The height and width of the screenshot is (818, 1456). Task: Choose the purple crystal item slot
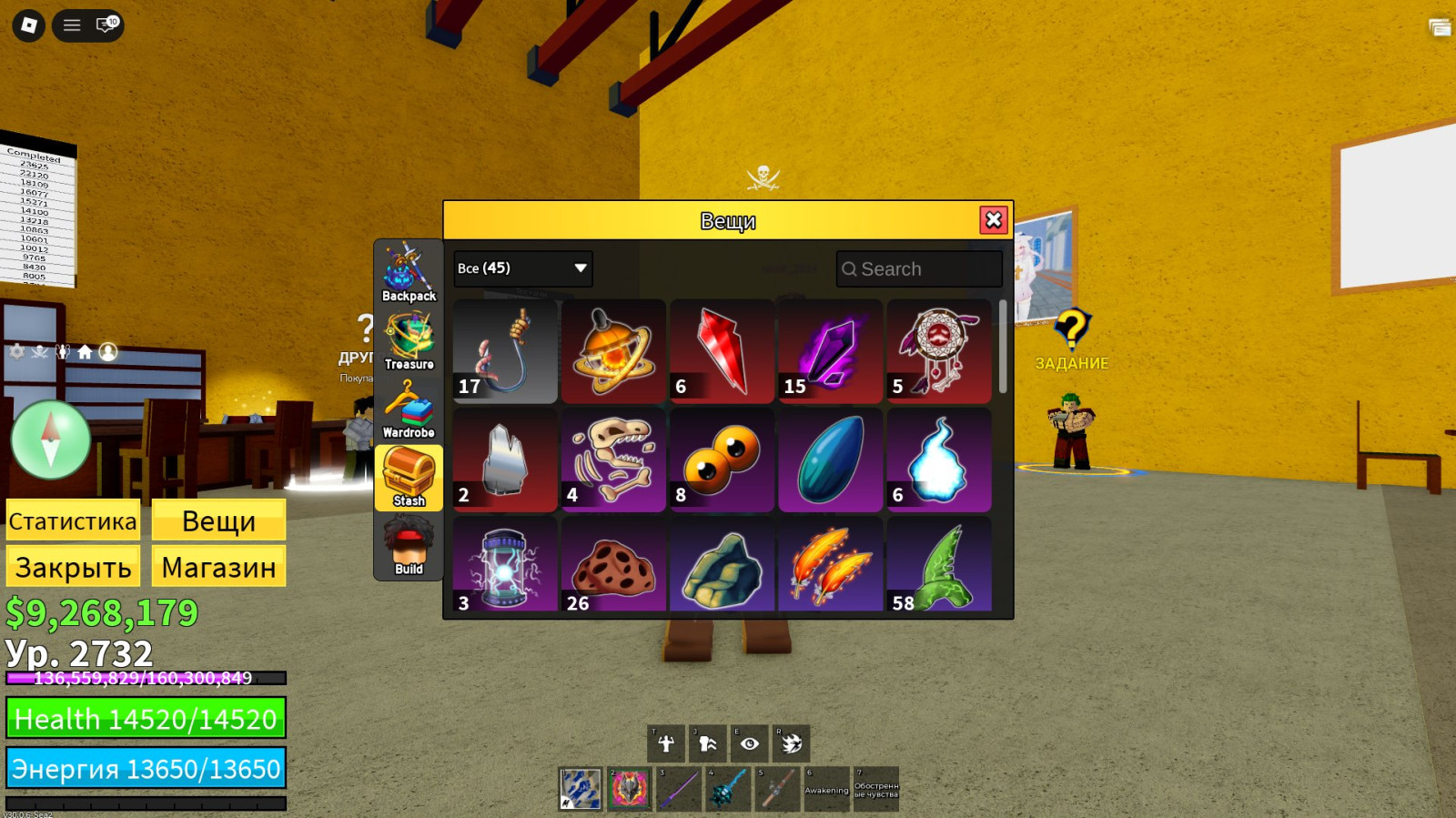tap(830, 351)
